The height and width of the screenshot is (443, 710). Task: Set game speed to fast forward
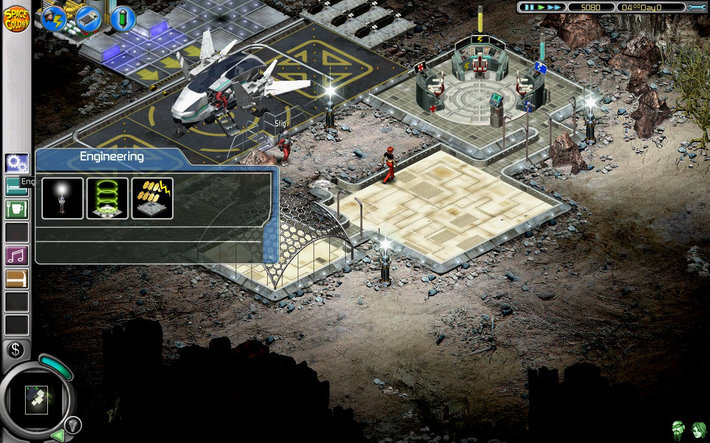(x=555, y=7)
